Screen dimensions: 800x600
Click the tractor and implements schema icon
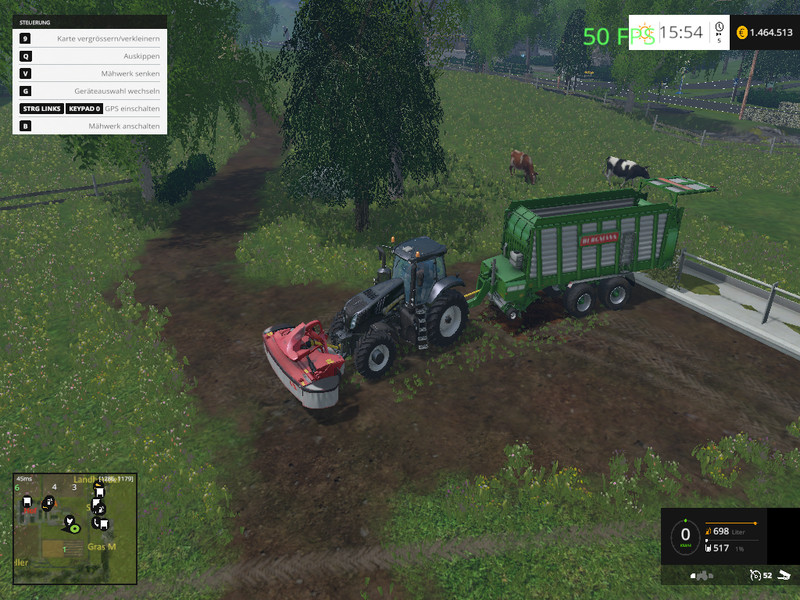pyautogui.click(x=702, y=576)
